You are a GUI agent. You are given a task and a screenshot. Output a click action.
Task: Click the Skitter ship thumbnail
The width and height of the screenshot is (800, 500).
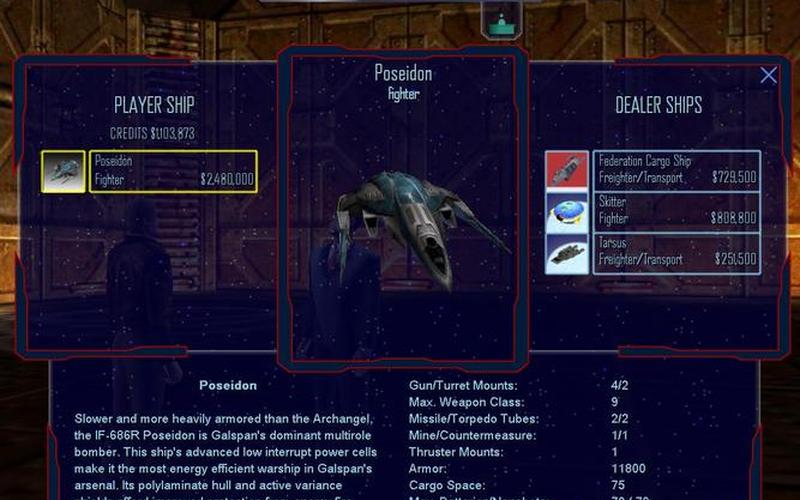click(567, 211)
